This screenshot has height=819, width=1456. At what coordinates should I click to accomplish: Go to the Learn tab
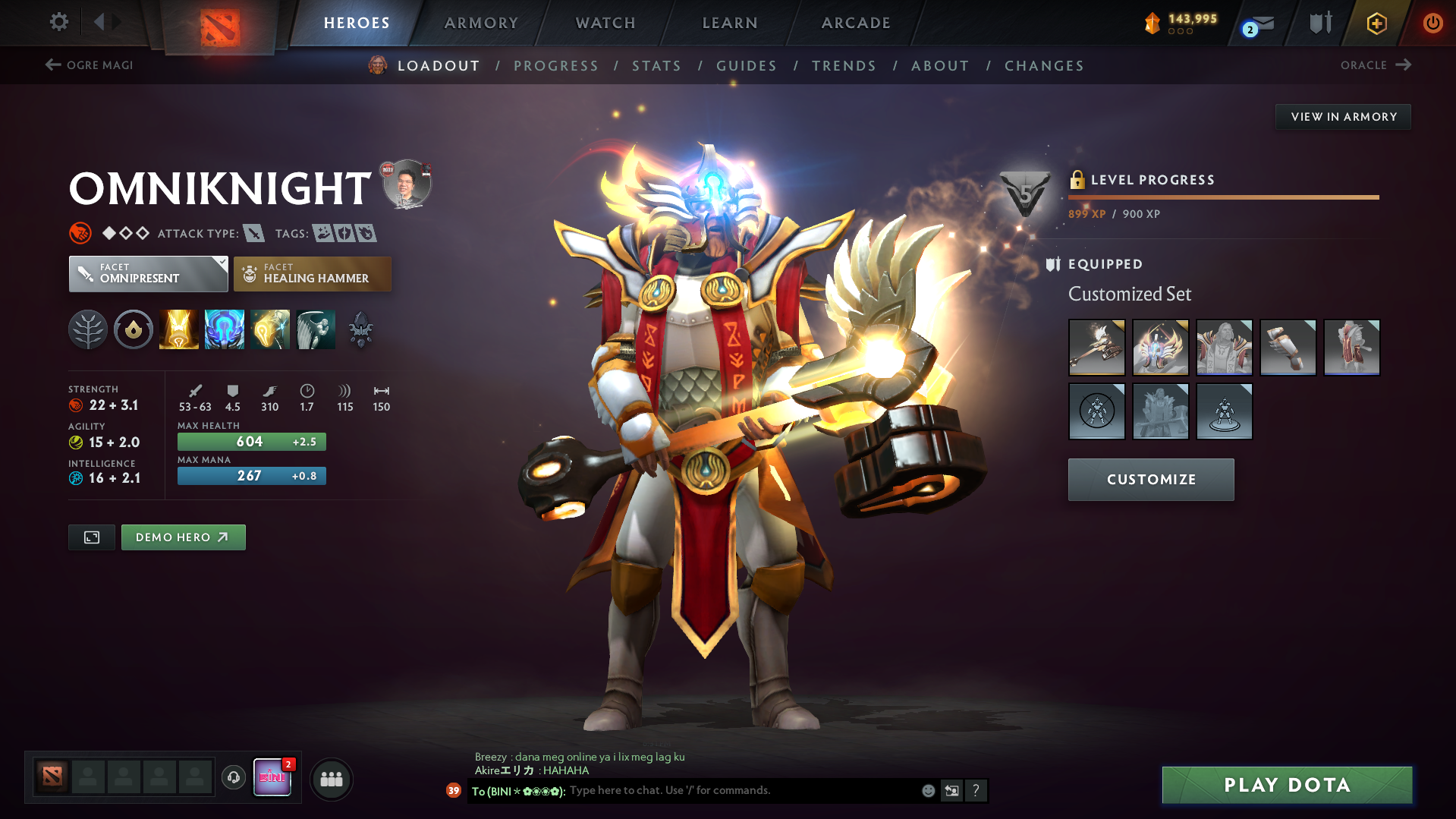coord(730,23)
